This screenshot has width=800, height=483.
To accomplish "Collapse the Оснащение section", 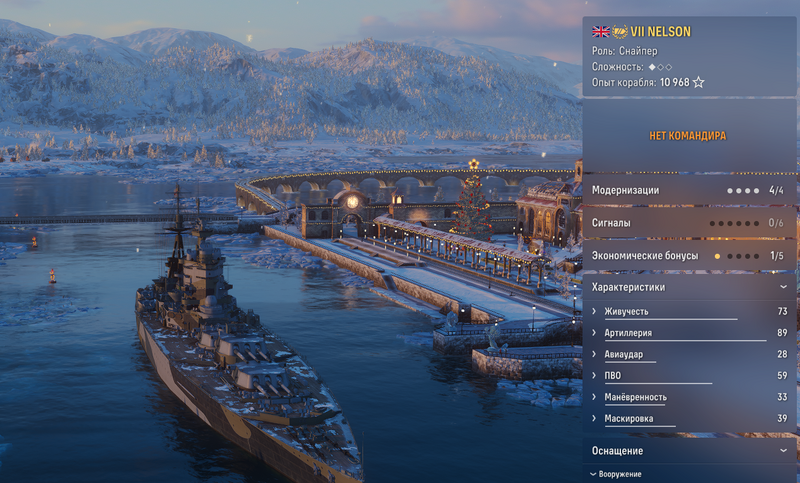I will (782, 451).
